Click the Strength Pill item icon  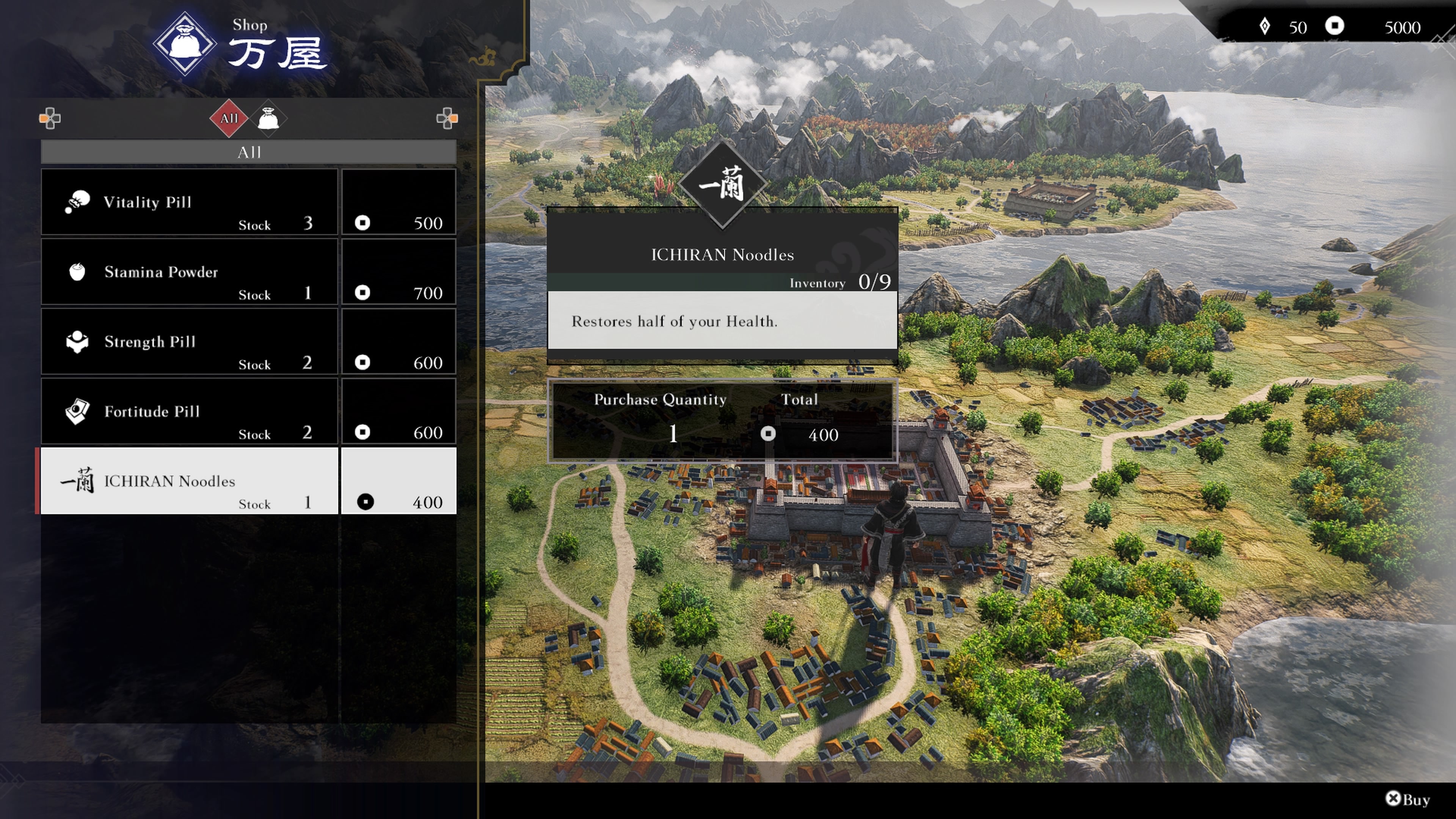(x=76, y=341)
